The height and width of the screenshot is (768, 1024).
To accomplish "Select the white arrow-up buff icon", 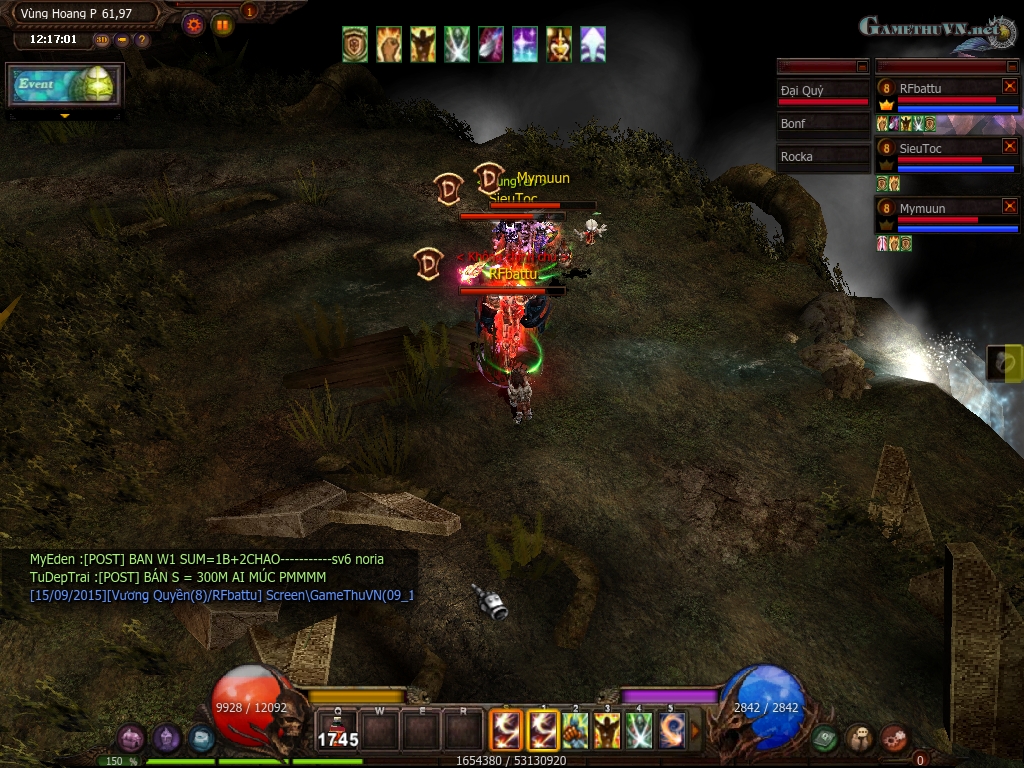I will click(593, 45).
